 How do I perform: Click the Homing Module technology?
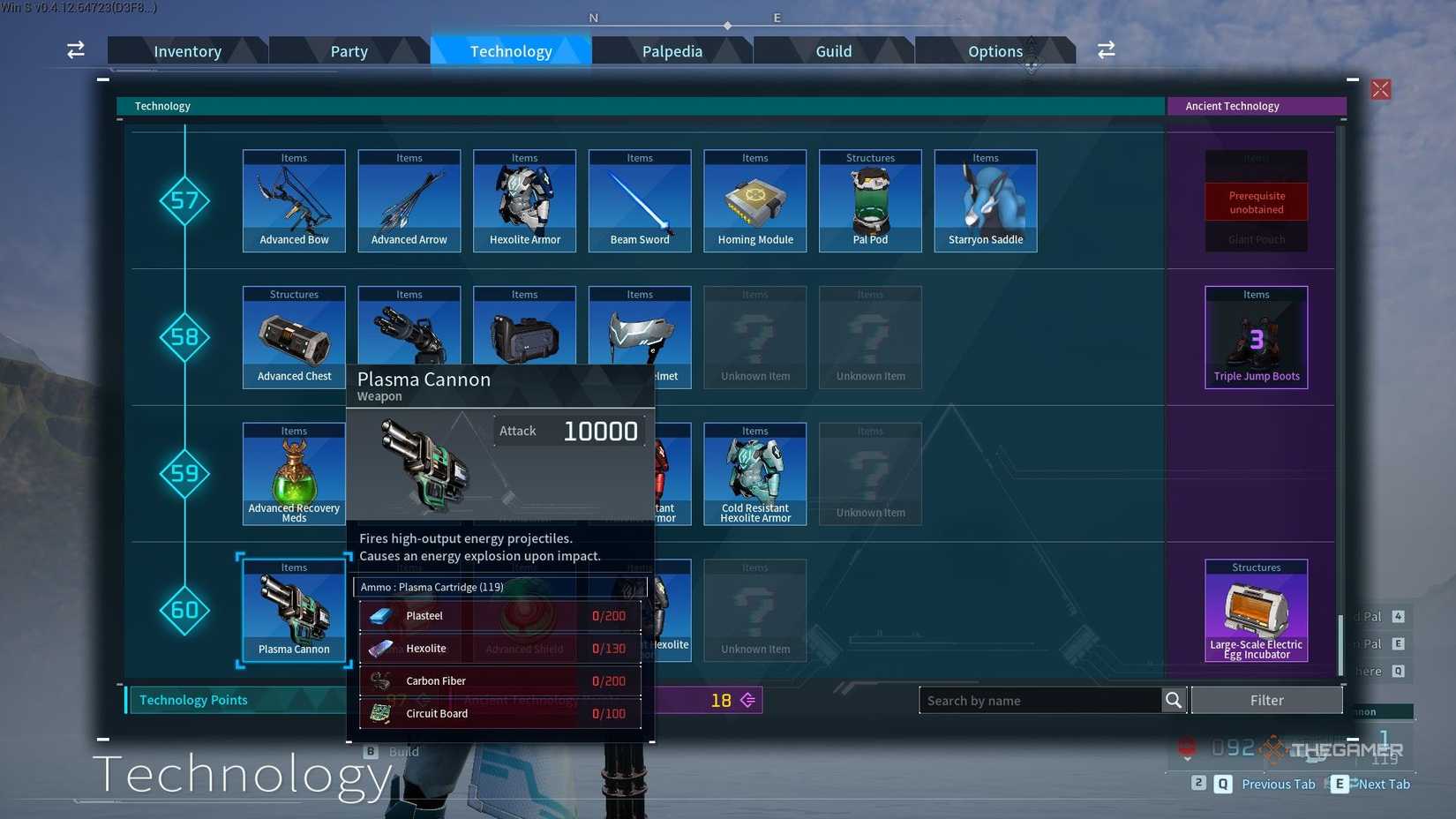754,200
